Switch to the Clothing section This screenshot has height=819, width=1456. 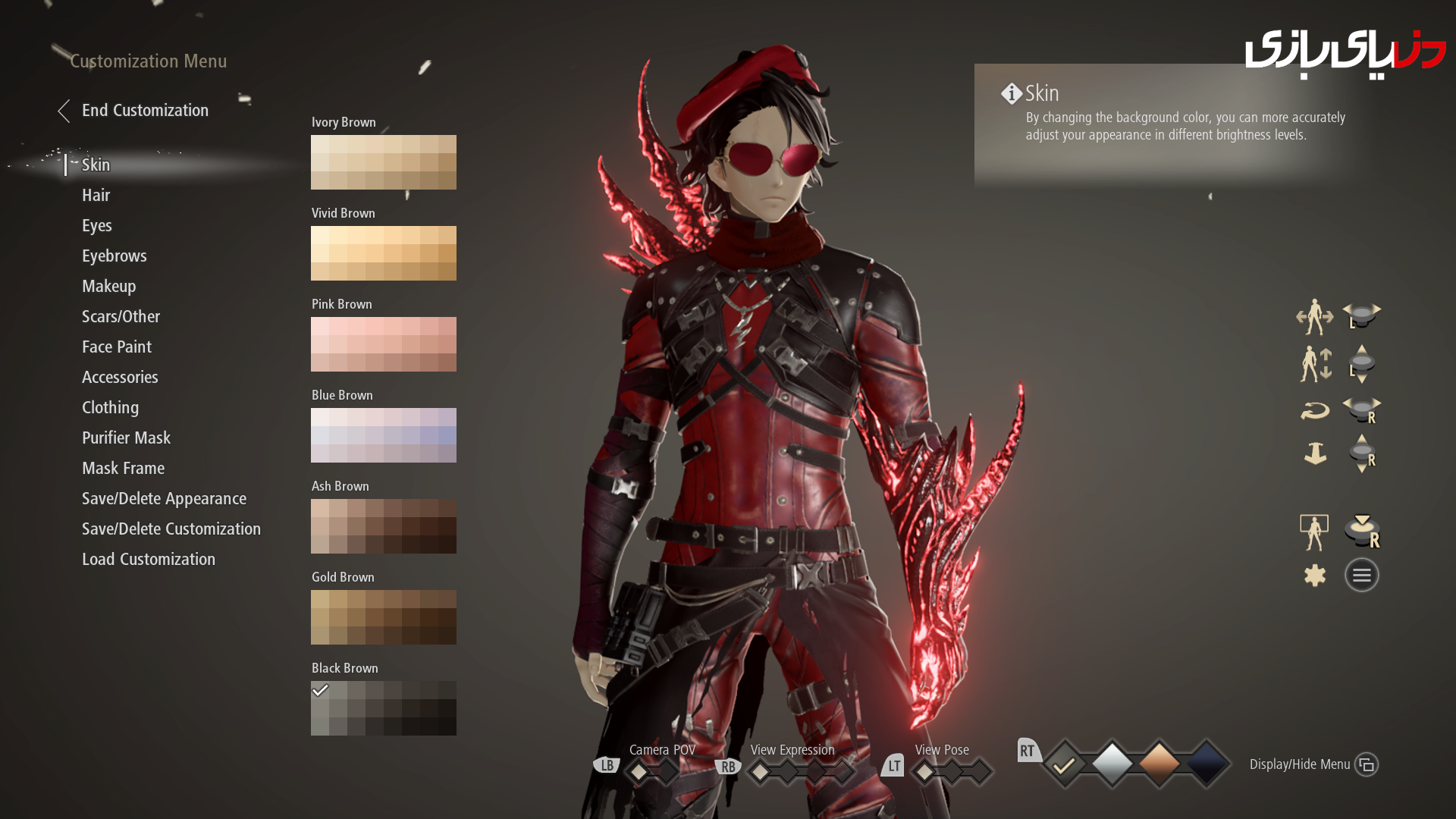[x=110, y=407]
